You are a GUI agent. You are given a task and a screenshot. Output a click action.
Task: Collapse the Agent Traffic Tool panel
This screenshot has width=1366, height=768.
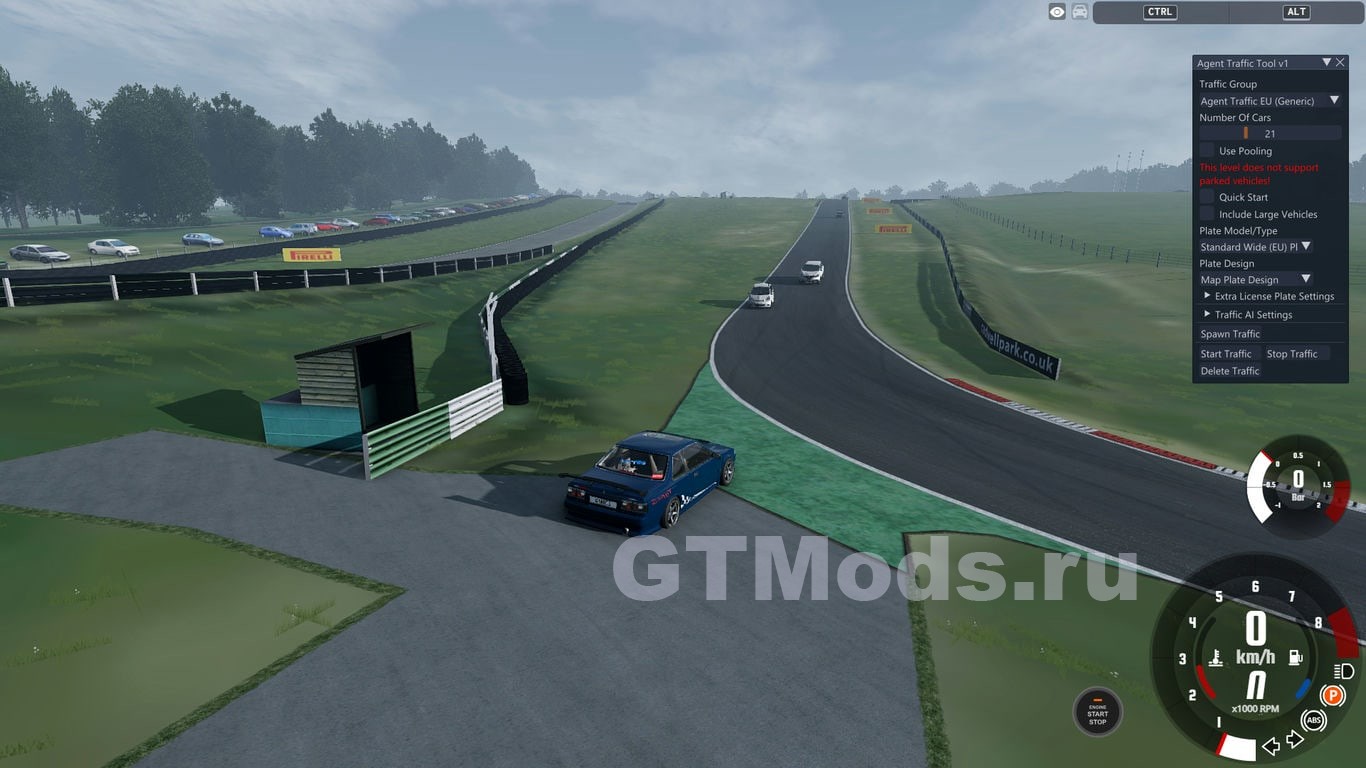coord(1327,62)
